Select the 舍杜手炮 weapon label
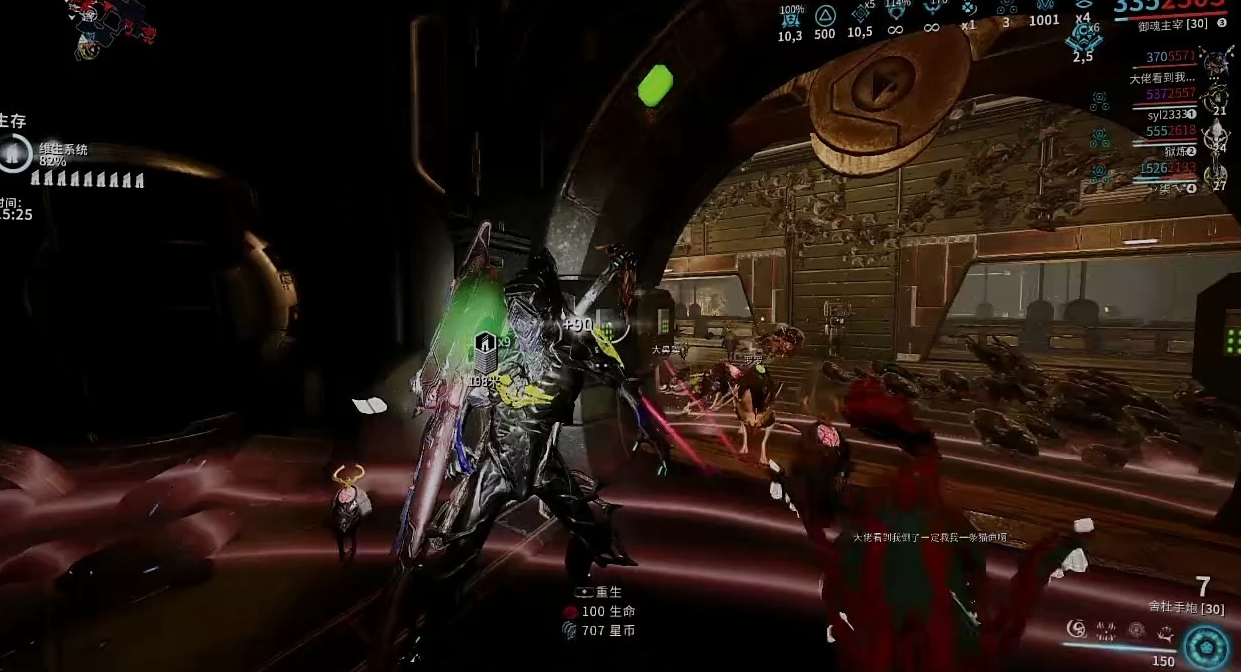 1186,606
